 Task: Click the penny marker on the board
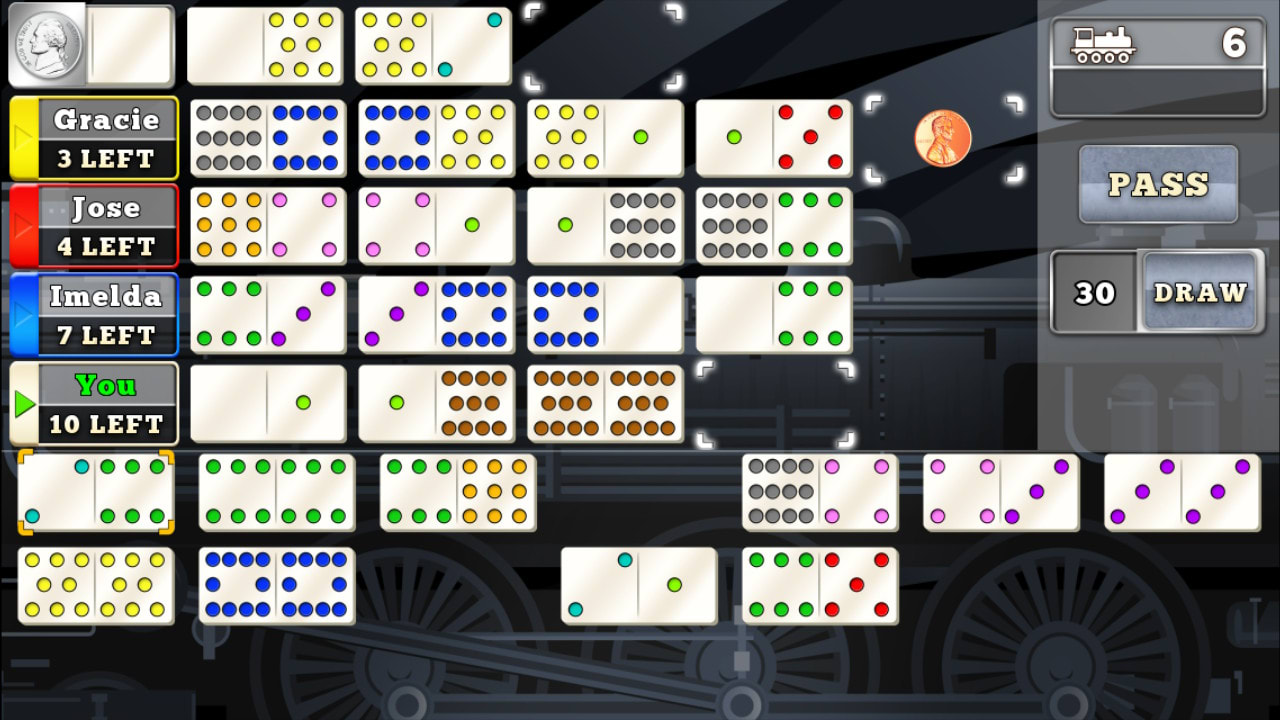pos(943,140)
